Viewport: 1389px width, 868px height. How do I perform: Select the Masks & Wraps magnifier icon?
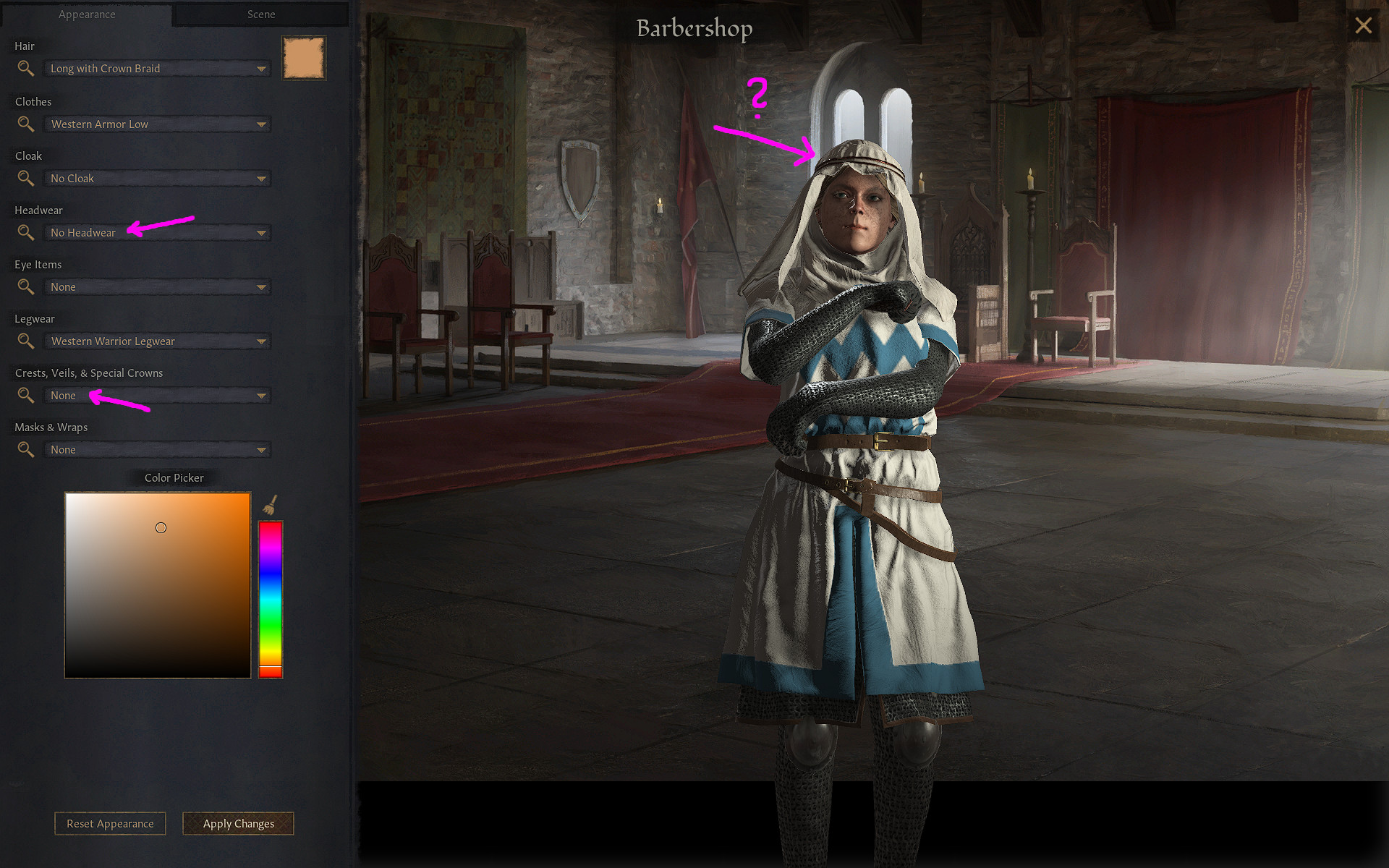[x=25, y=449]
